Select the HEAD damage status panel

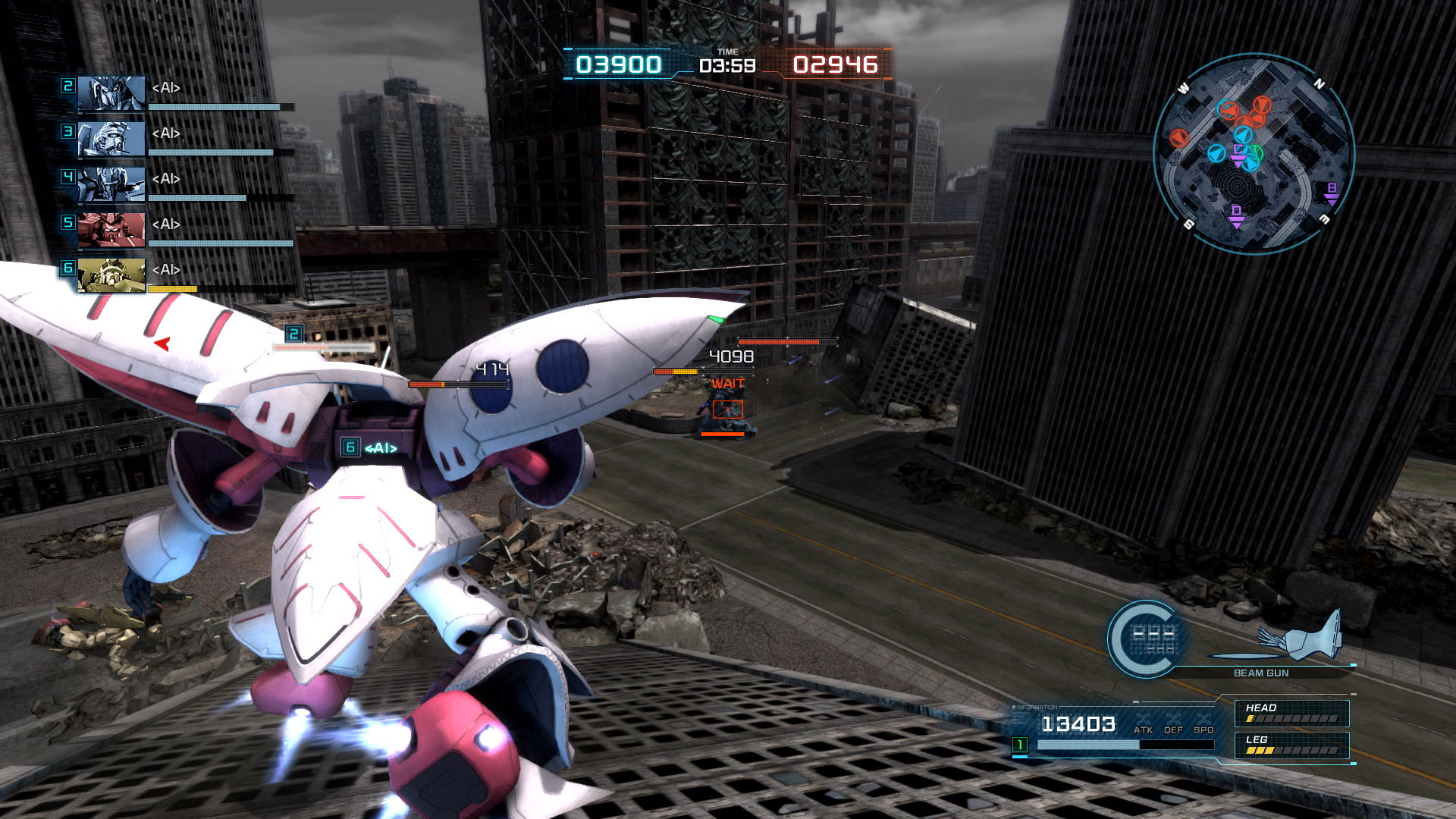click(x=1291, y=713)
